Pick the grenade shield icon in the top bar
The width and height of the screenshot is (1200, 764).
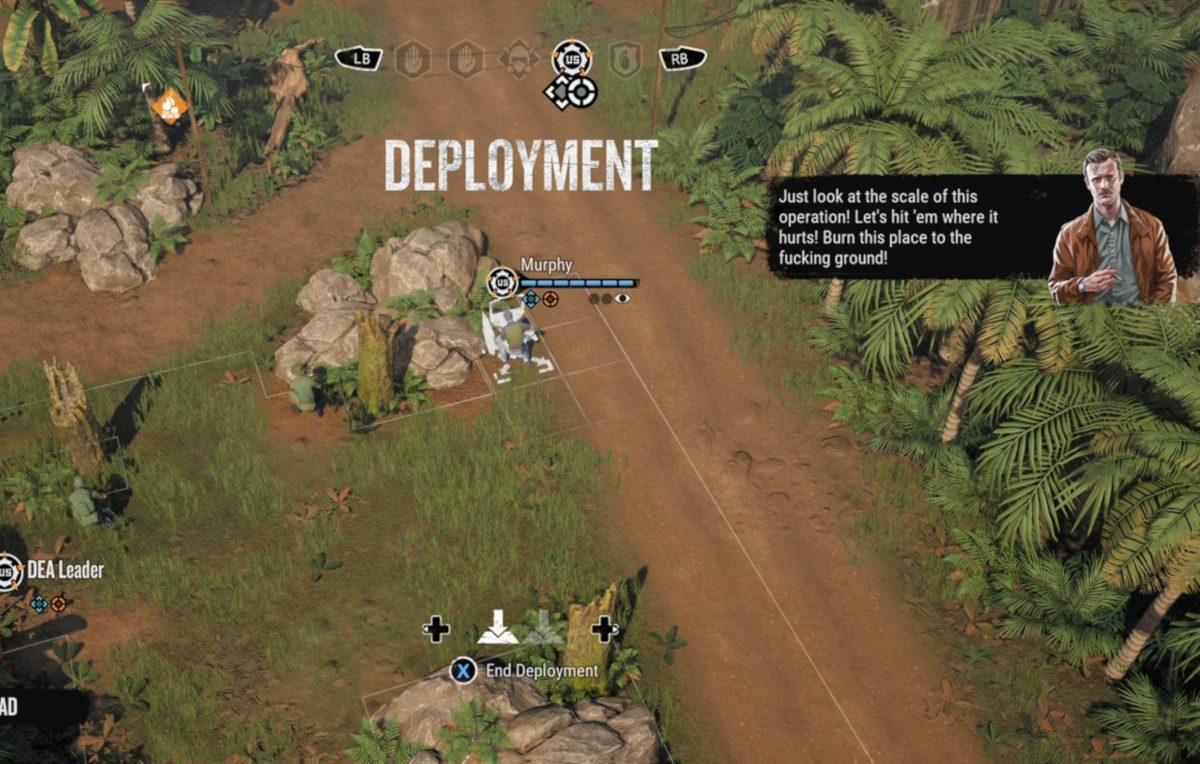625,59
